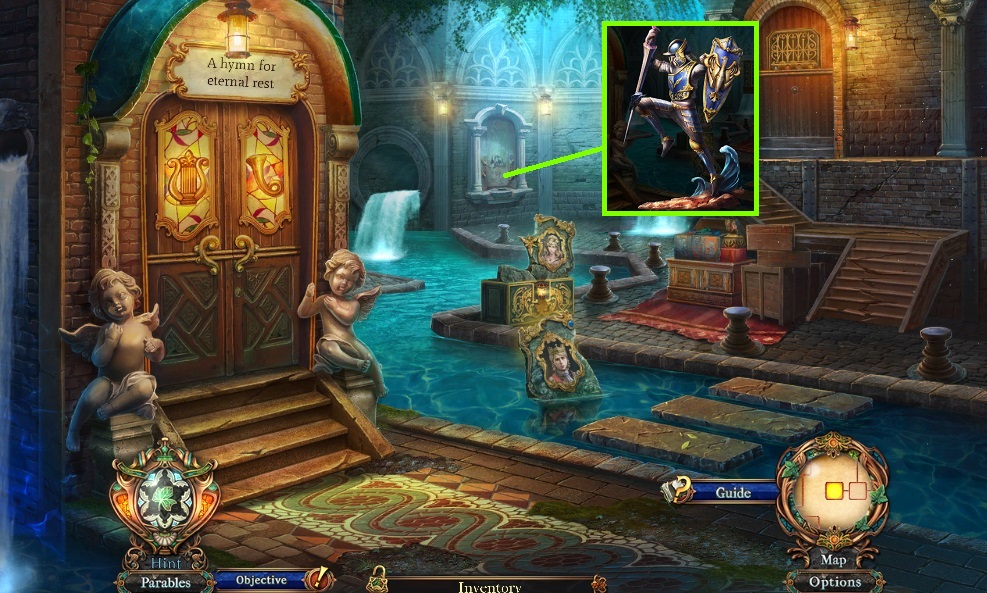Screen dimensions: 987x593
Task: Toggle the inventory padlock
Action: (x=379, y=578)
